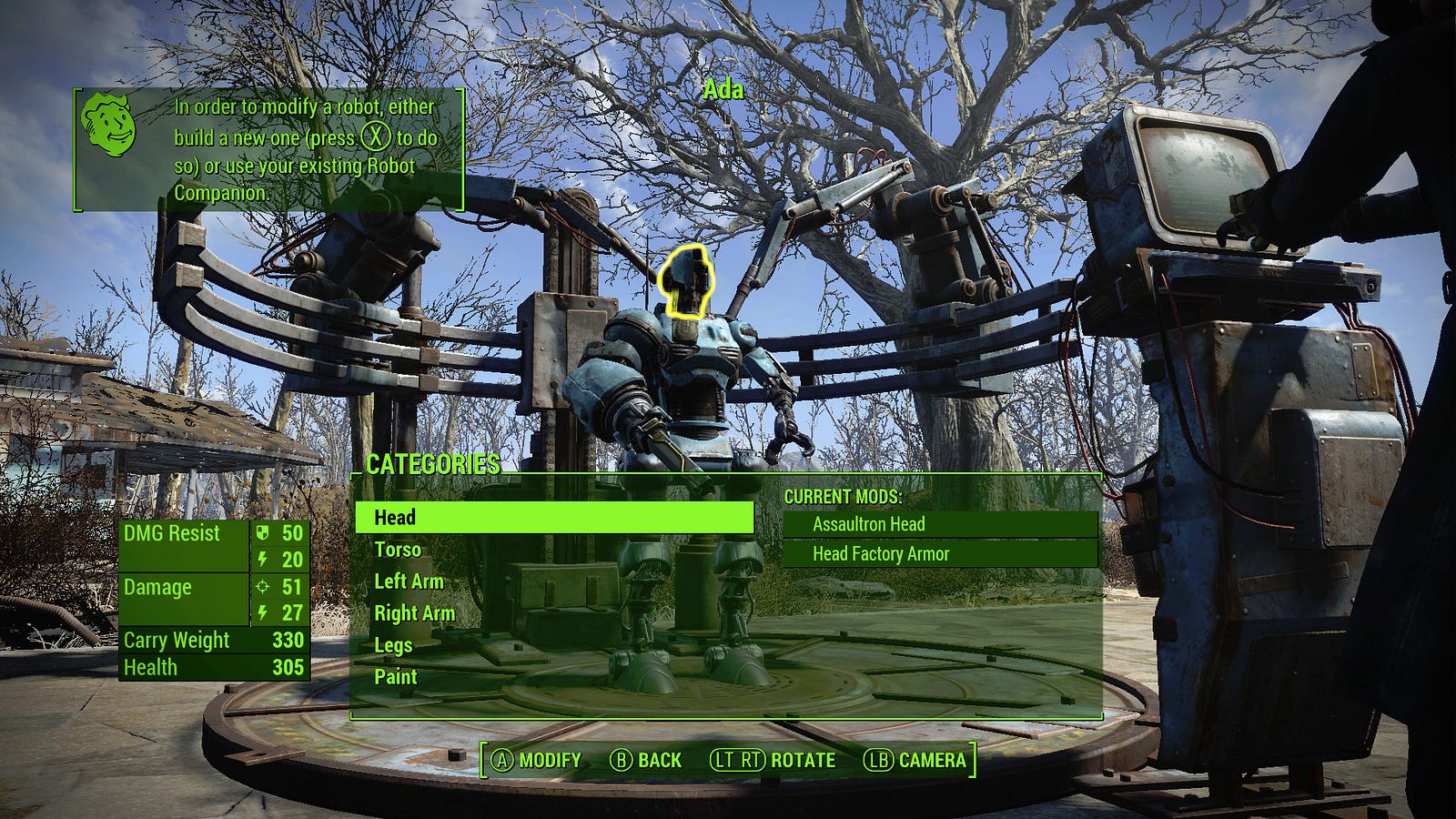Select the Right Arm category
Viewport: 1456px width, 819px height.
pos(414,613)
